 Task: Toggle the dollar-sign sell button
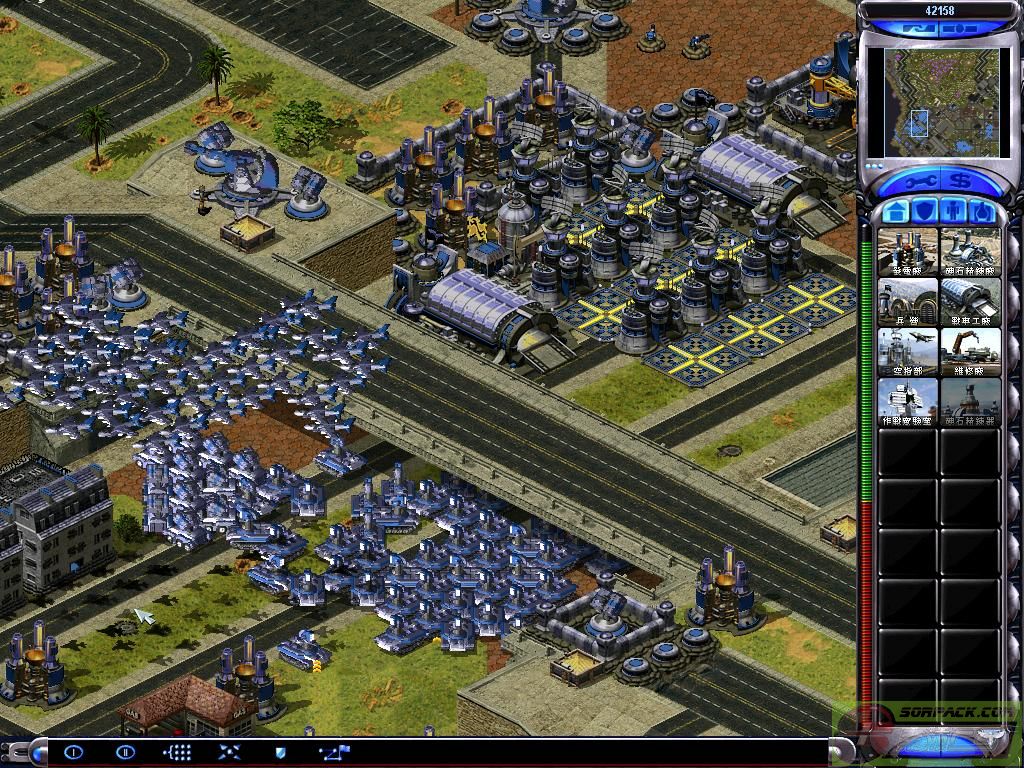[963, 182]
